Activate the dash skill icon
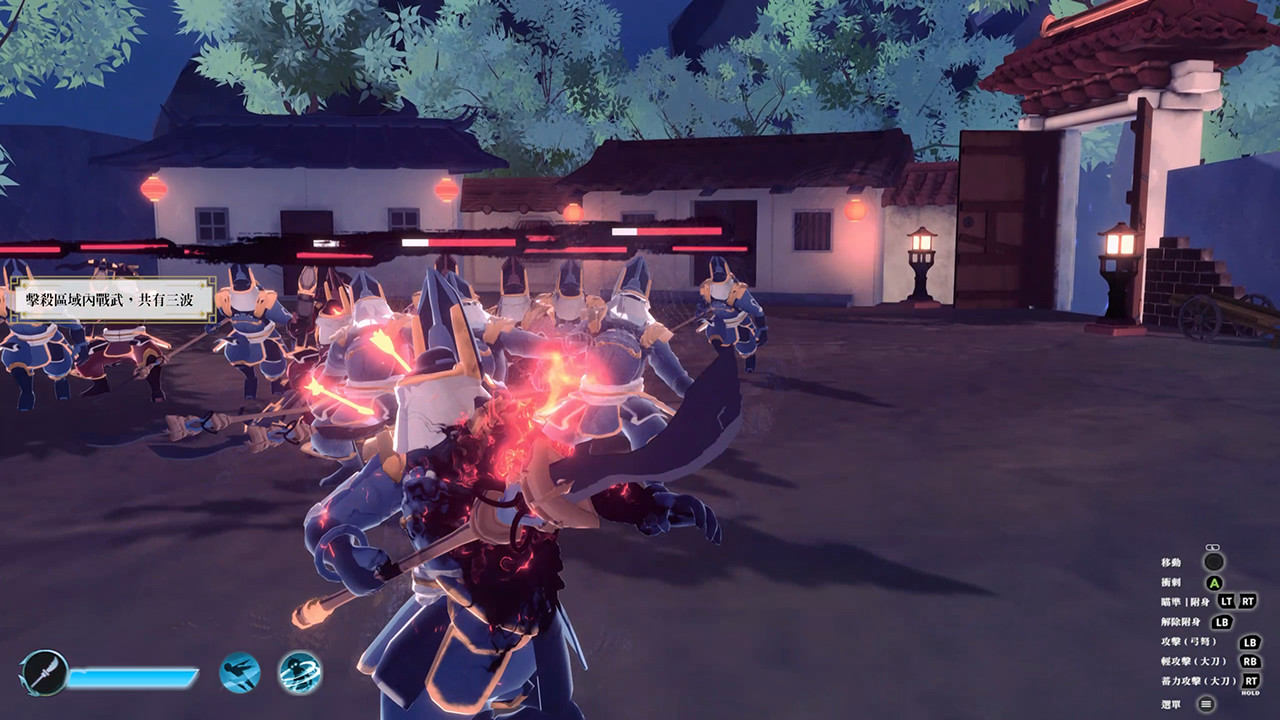The width and height of the screenshot is (1280, 720). tap(239, 672)
